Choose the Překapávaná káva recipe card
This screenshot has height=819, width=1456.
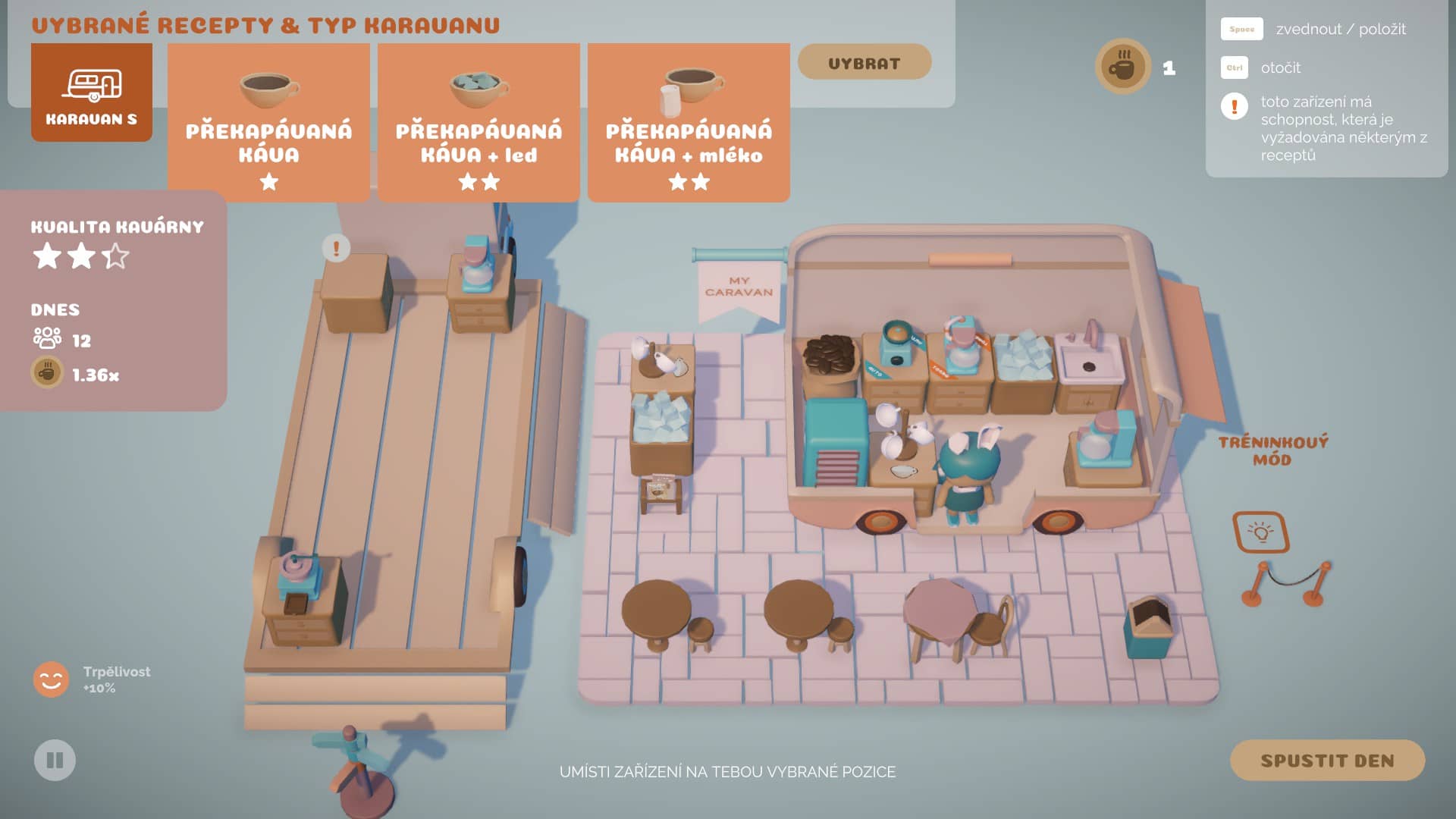268,123
